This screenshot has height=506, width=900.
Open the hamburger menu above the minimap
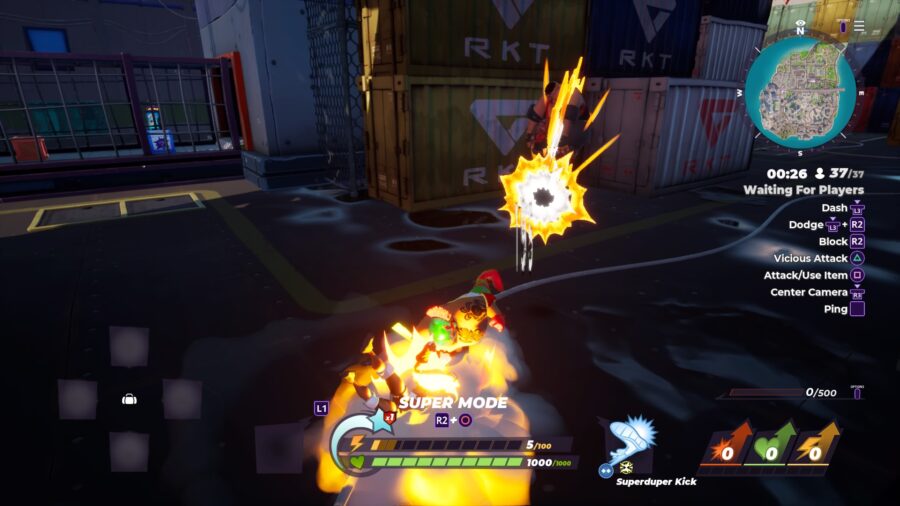tap(858, 26)
